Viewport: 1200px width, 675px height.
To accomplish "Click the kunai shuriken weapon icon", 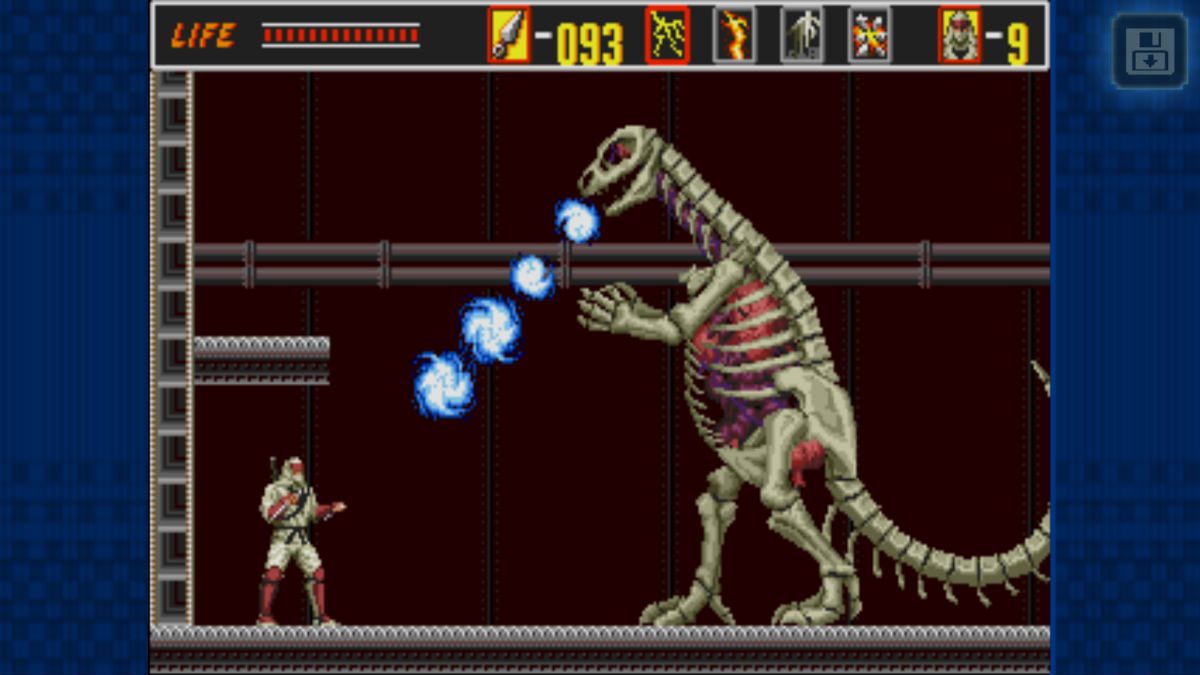I will point(509,35).
